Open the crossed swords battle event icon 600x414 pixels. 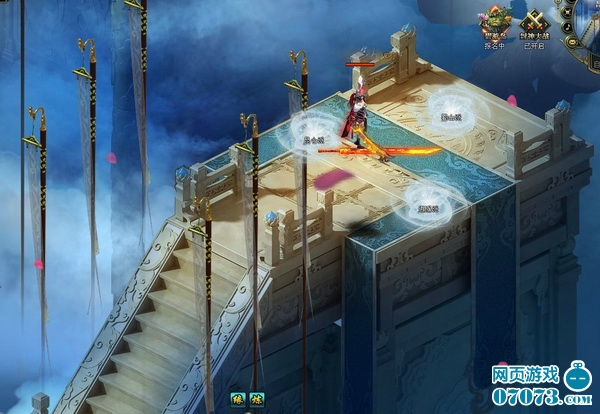[x=533, y=22]
